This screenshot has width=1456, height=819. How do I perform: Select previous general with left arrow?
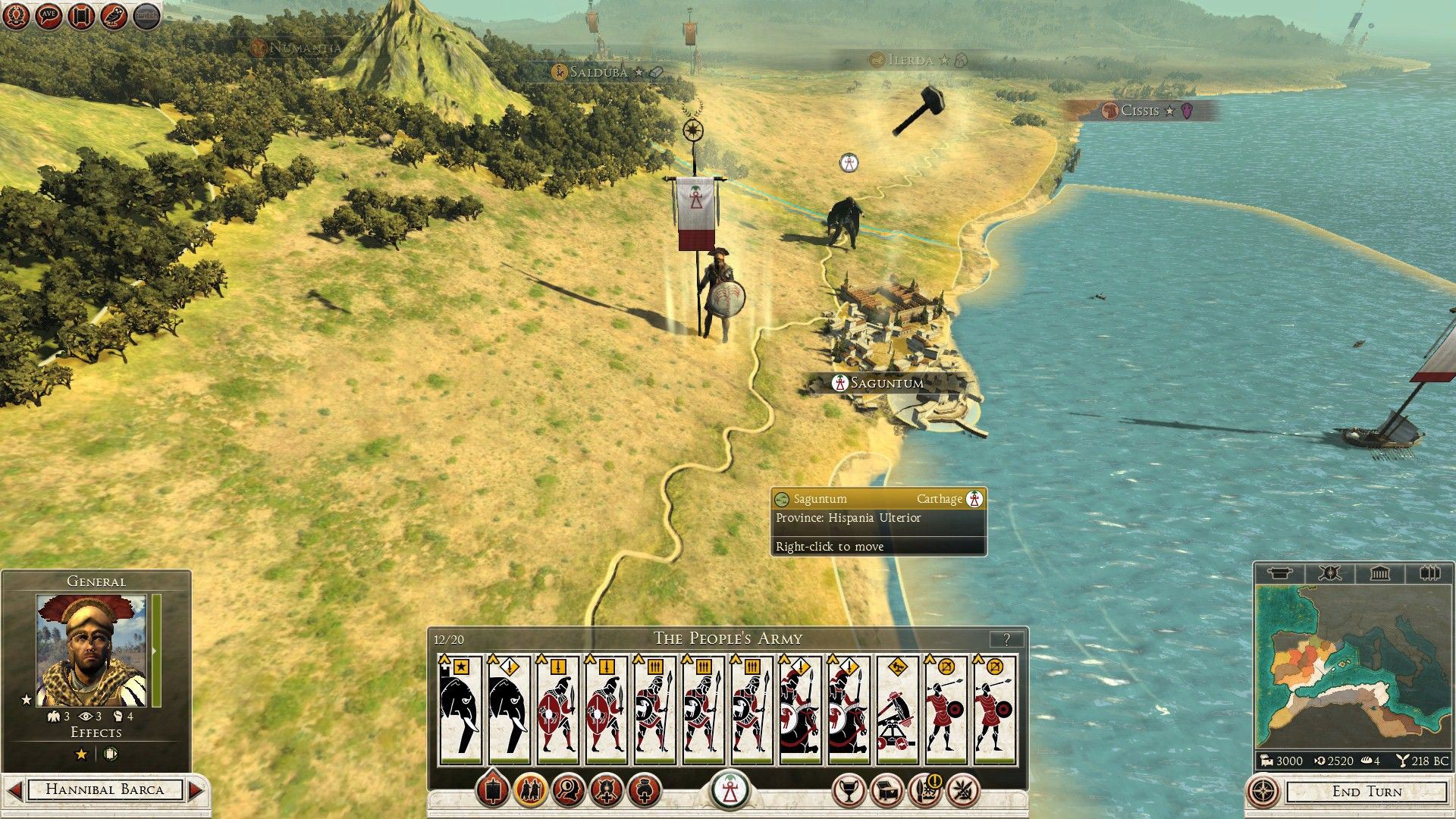14,789
